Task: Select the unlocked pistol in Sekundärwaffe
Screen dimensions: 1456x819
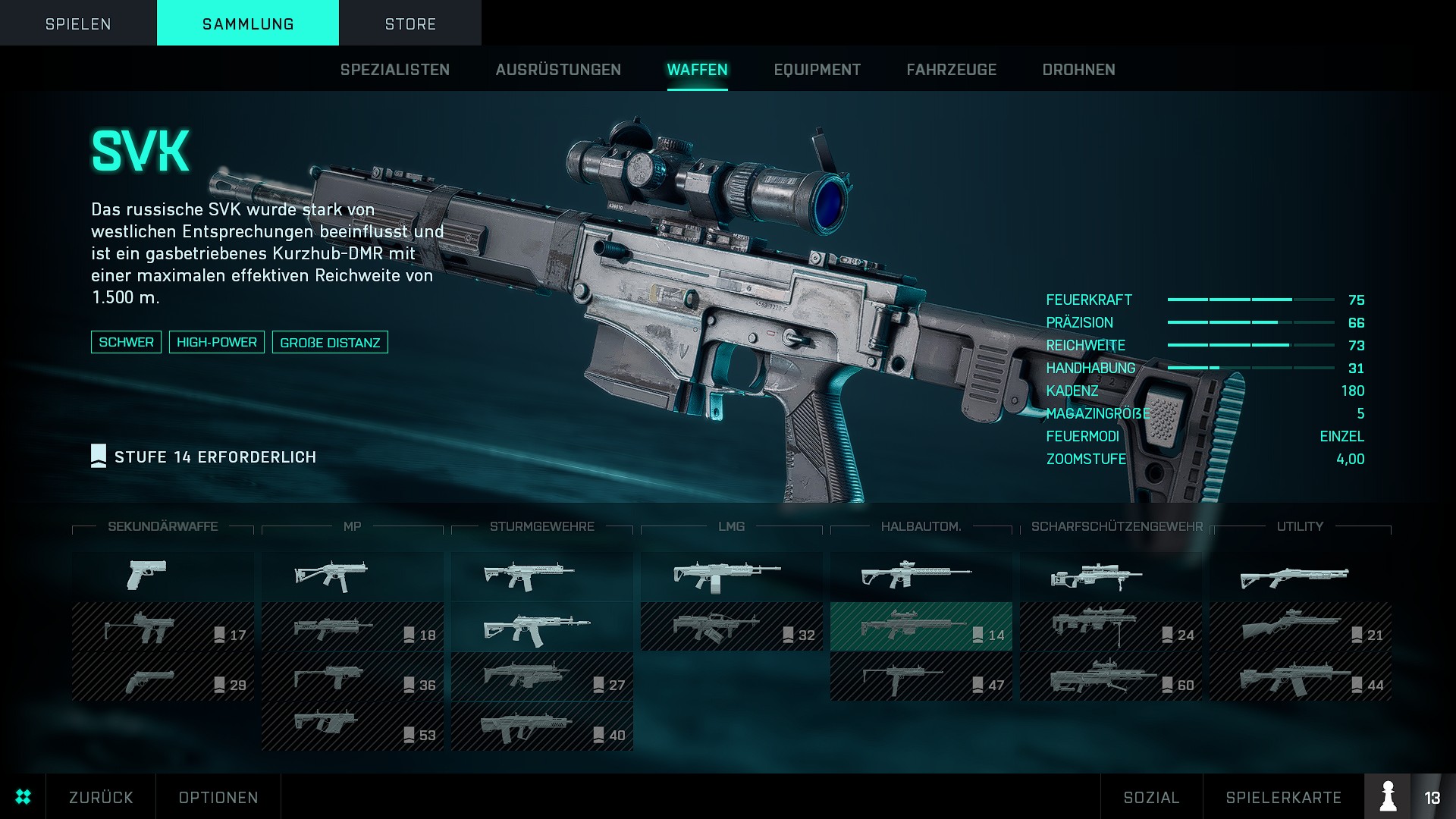Action: 162,576
